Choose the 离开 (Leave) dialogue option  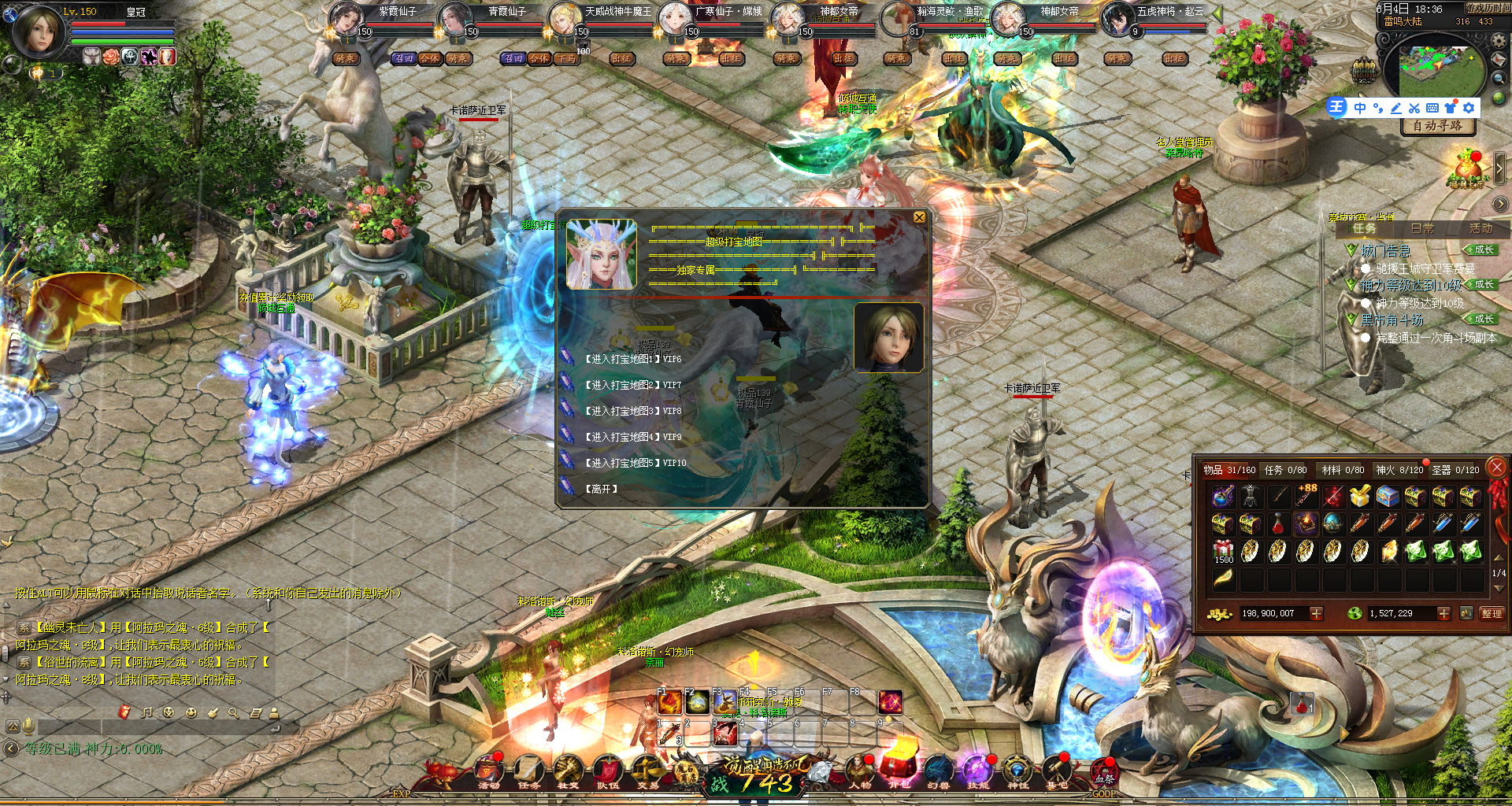(601, 489)
